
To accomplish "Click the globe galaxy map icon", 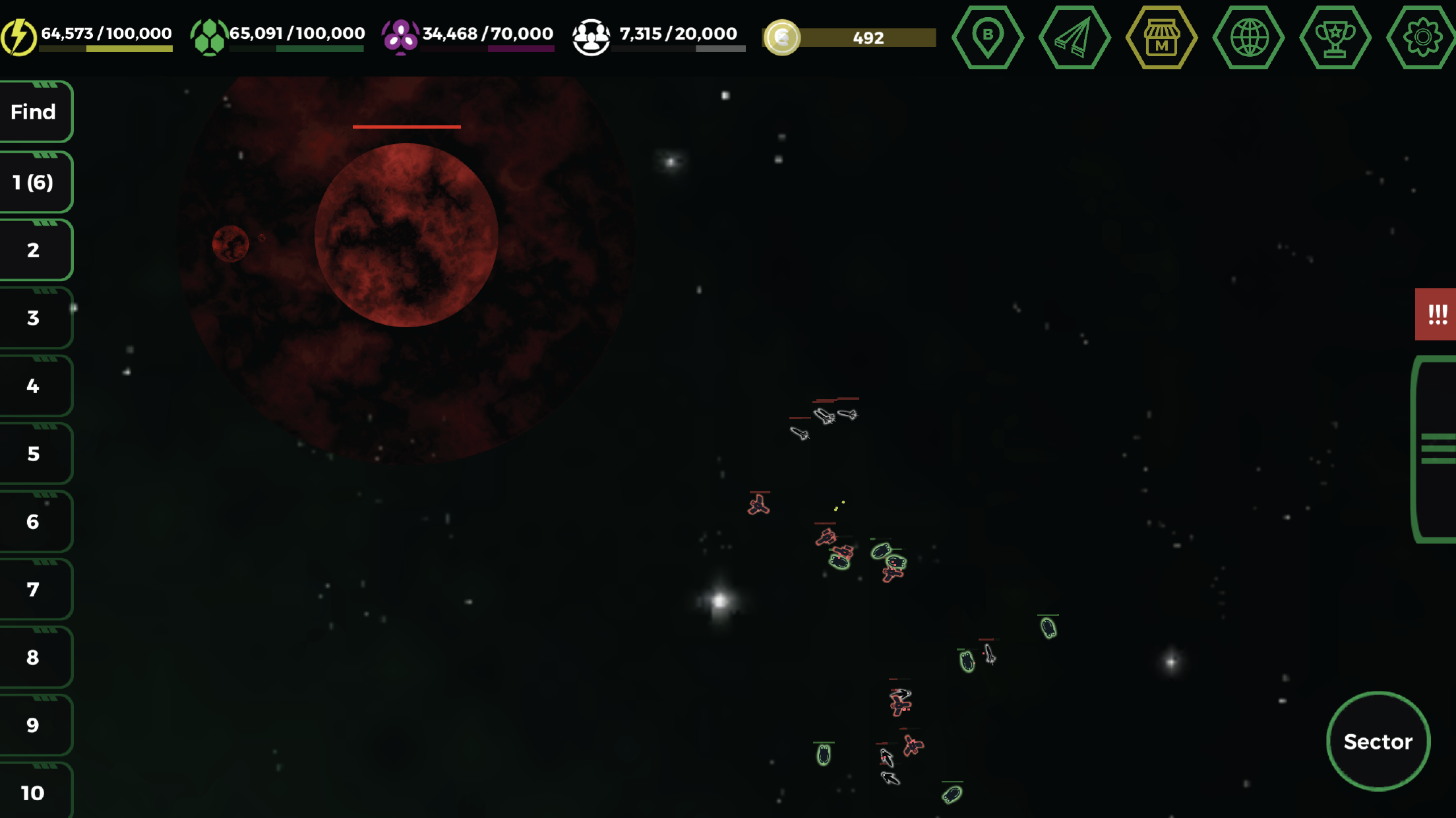I will 1250,38.
